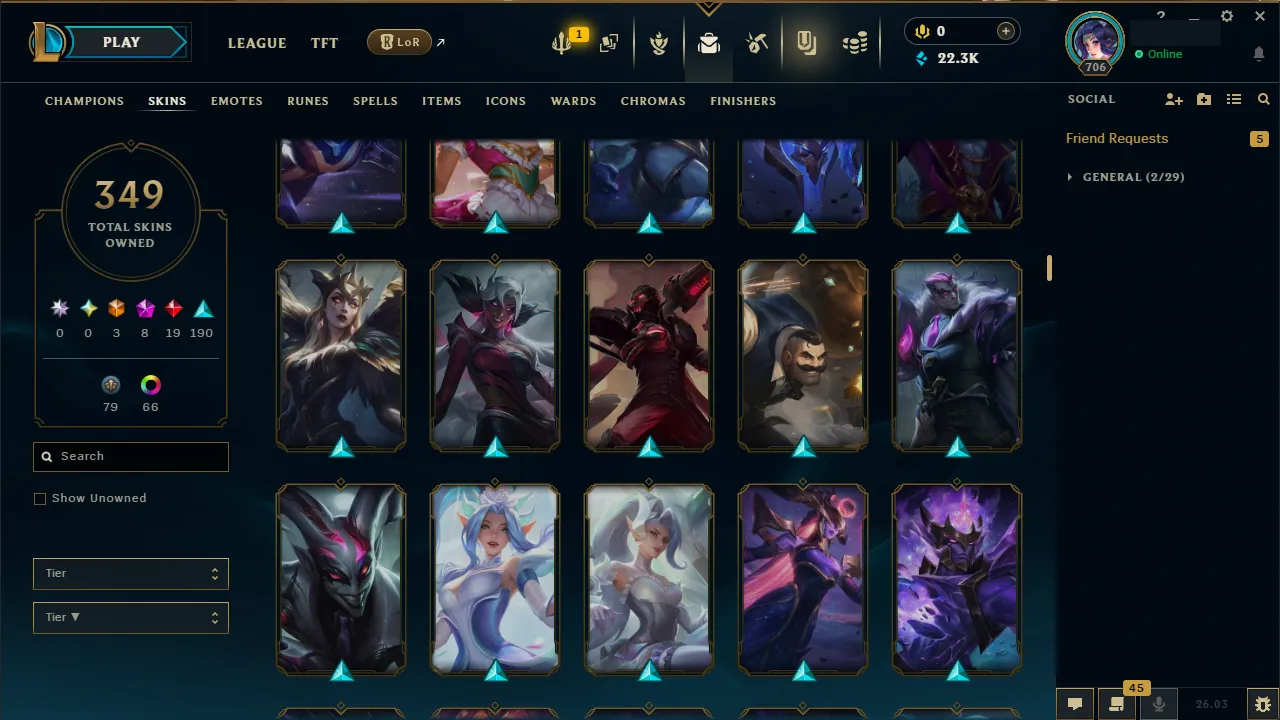Viewport: 1280px width, 720px height.
Task: Switch to the TFT menu item
Action: coord(324,43)
